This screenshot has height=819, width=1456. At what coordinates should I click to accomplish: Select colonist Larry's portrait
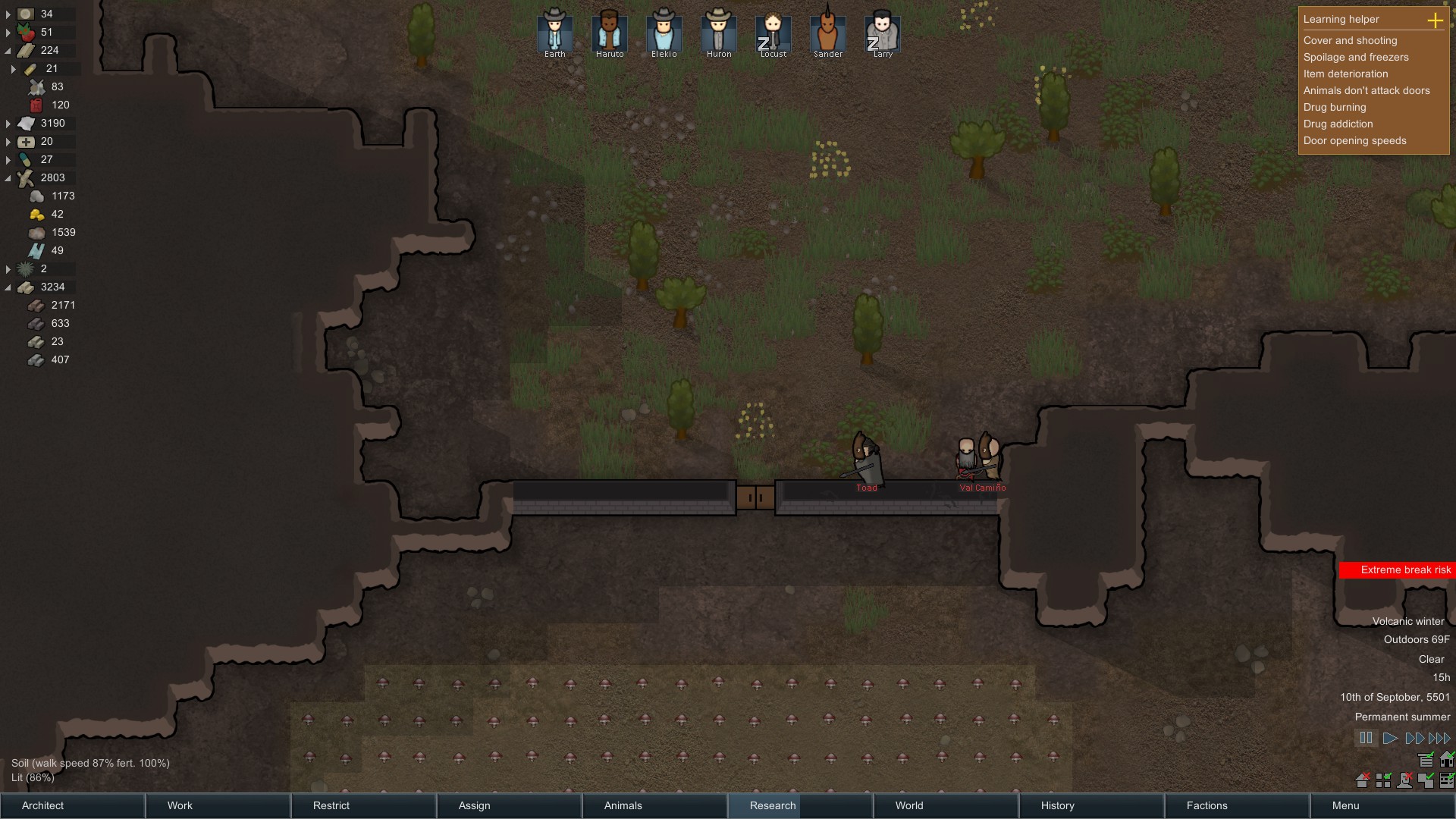pos(882,30)
